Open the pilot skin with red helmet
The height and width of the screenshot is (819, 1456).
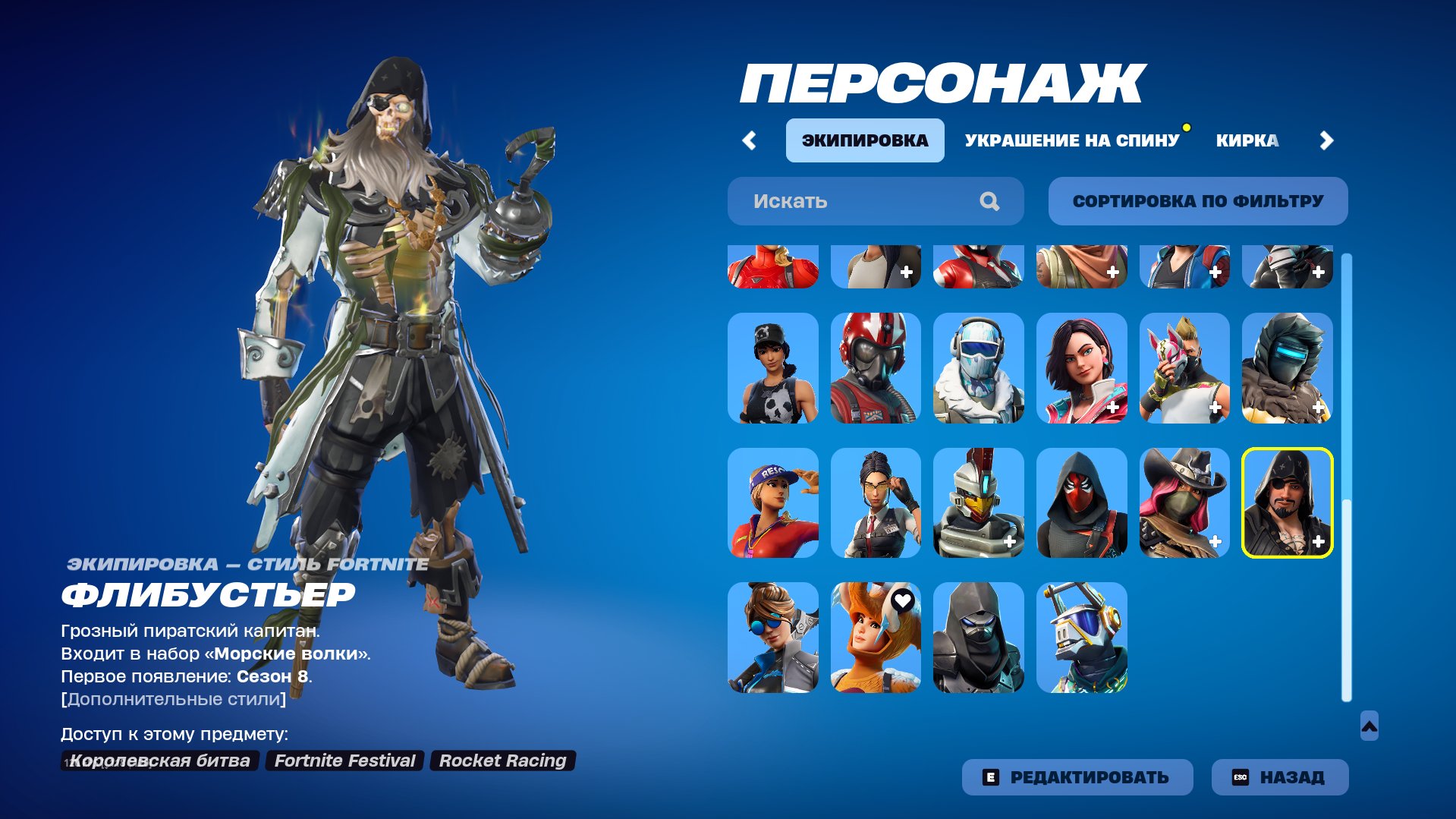[876, 369]
